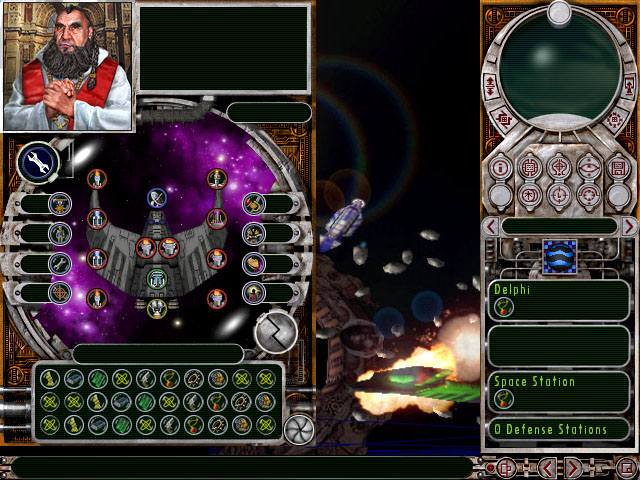Select the crossed-swords module at the ship's nose
The width and height of the screenshot is (640, 480).
[156, 198]
